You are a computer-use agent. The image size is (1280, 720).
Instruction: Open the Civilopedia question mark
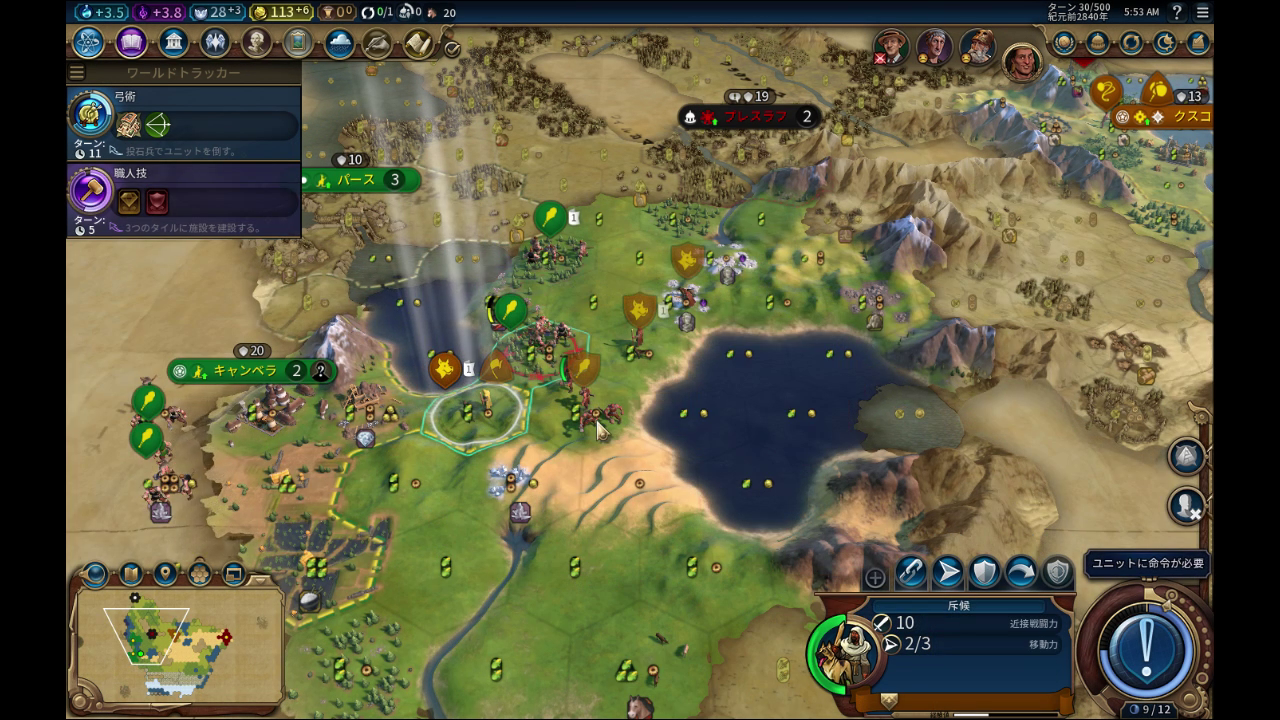(x=1177, y=12)
